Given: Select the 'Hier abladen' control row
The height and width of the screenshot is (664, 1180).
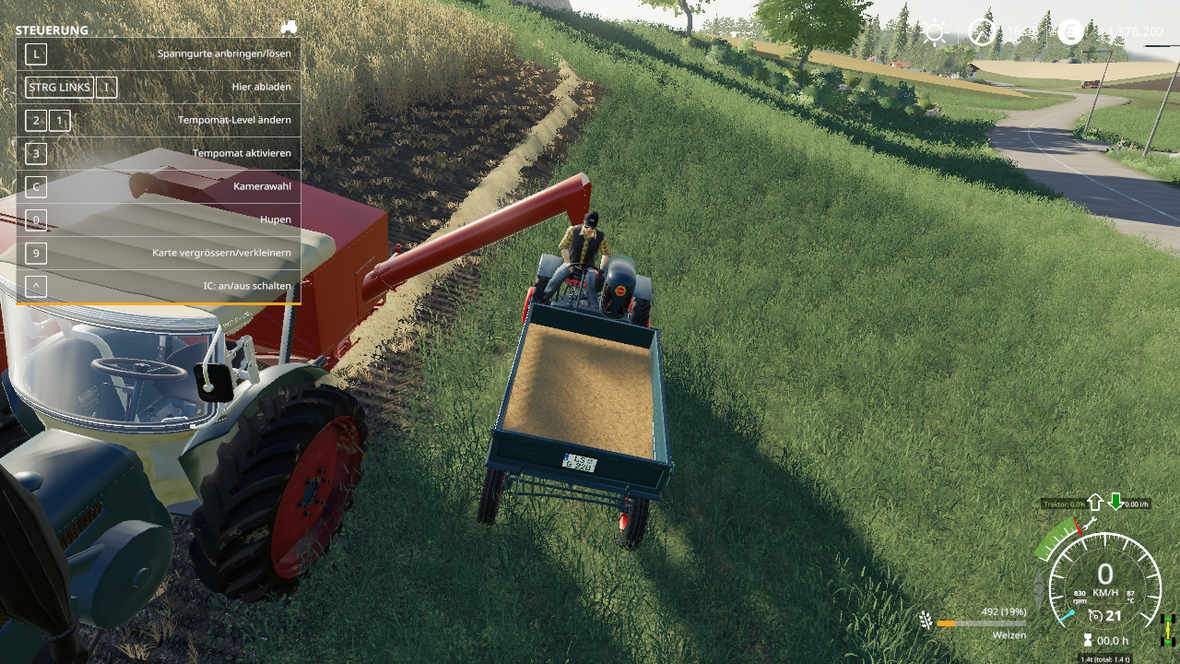Looking at the screenshot, I should (x=158, y=87).
